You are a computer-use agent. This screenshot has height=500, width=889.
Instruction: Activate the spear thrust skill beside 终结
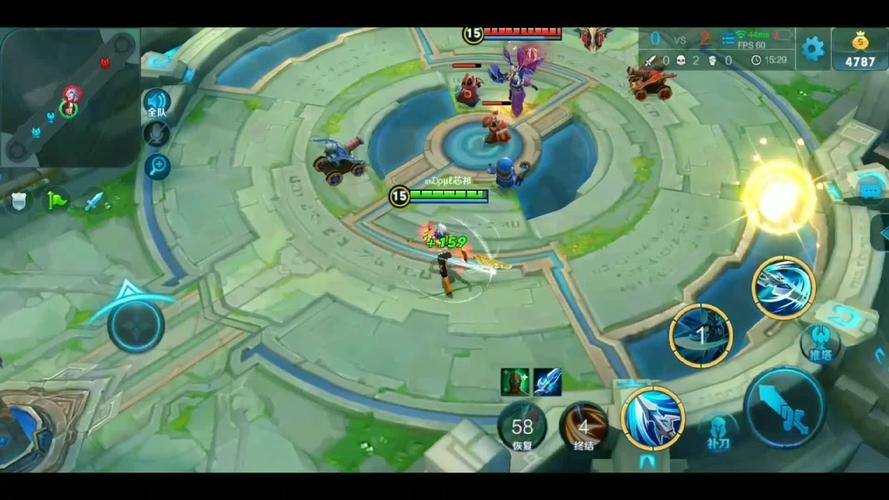(652, 417)
